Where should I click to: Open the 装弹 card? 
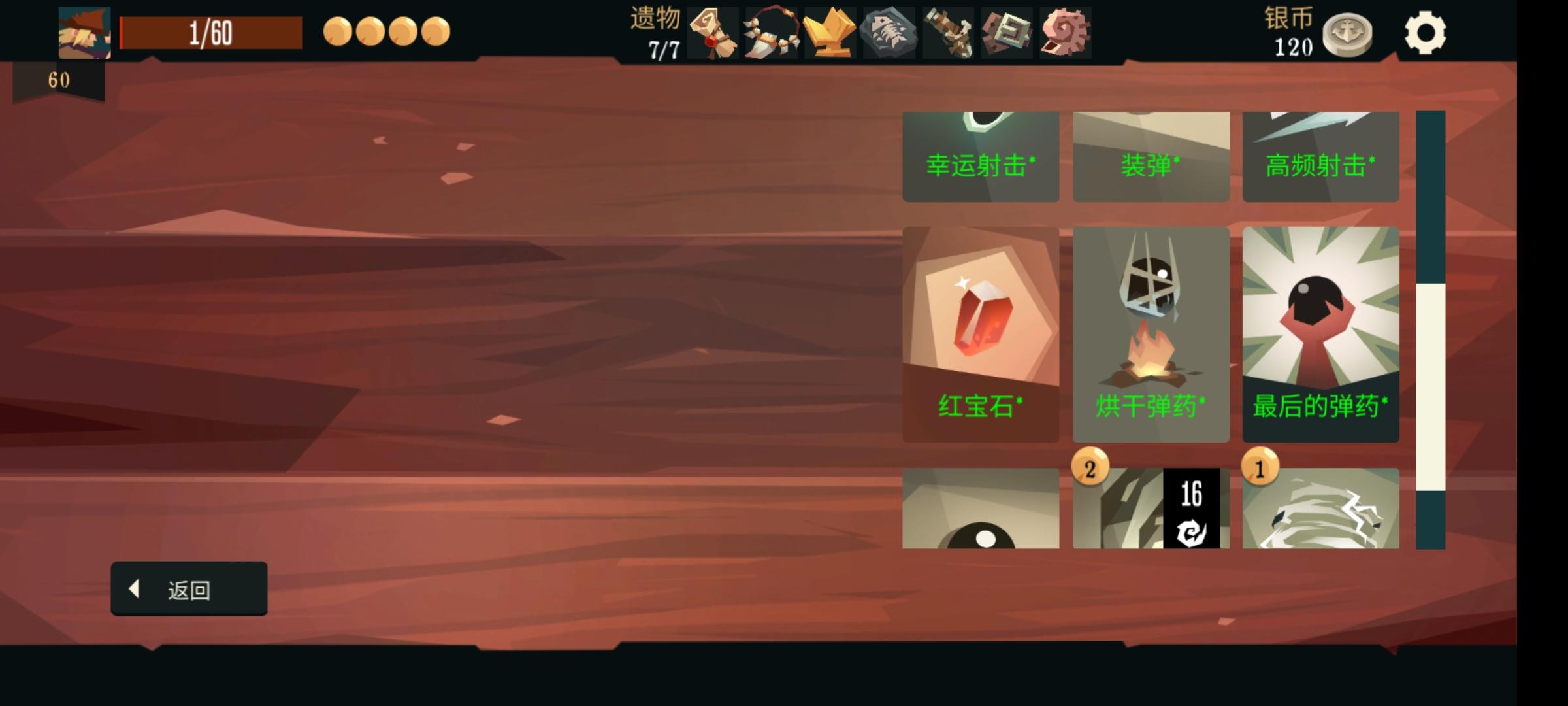click(1151, 157)
